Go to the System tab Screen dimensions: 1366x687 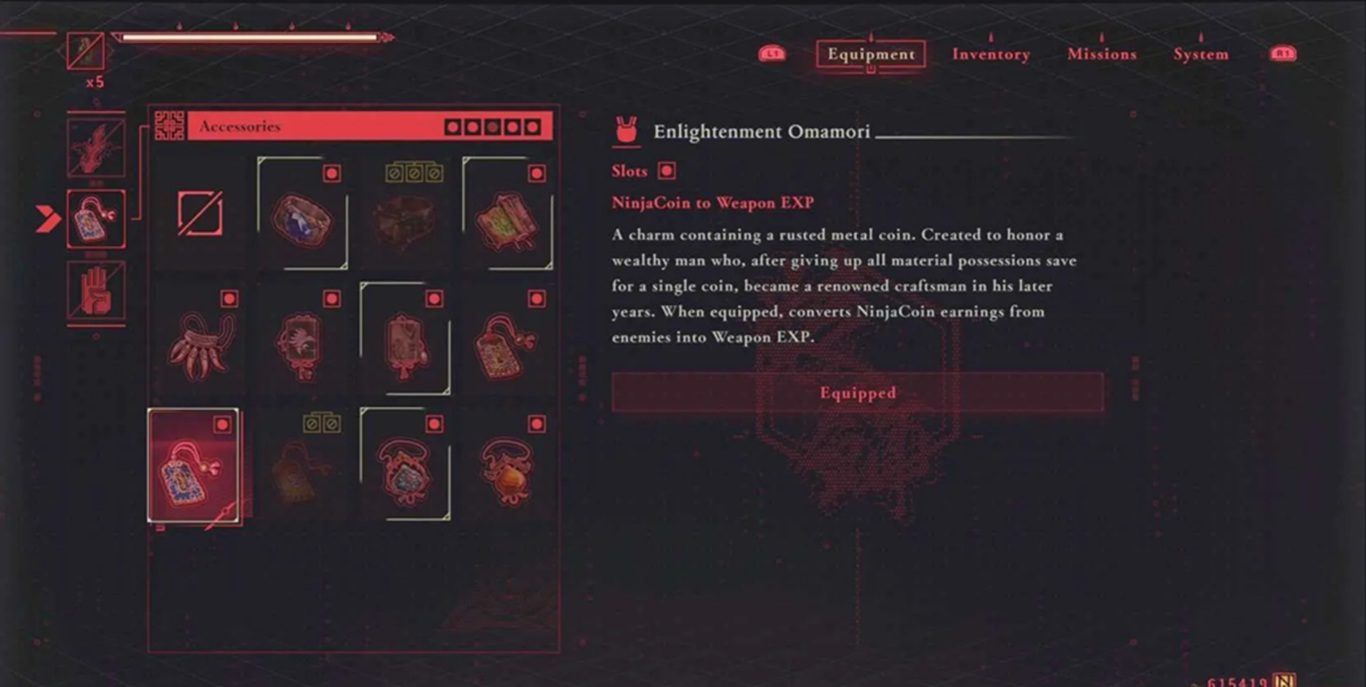(1200, 54)
